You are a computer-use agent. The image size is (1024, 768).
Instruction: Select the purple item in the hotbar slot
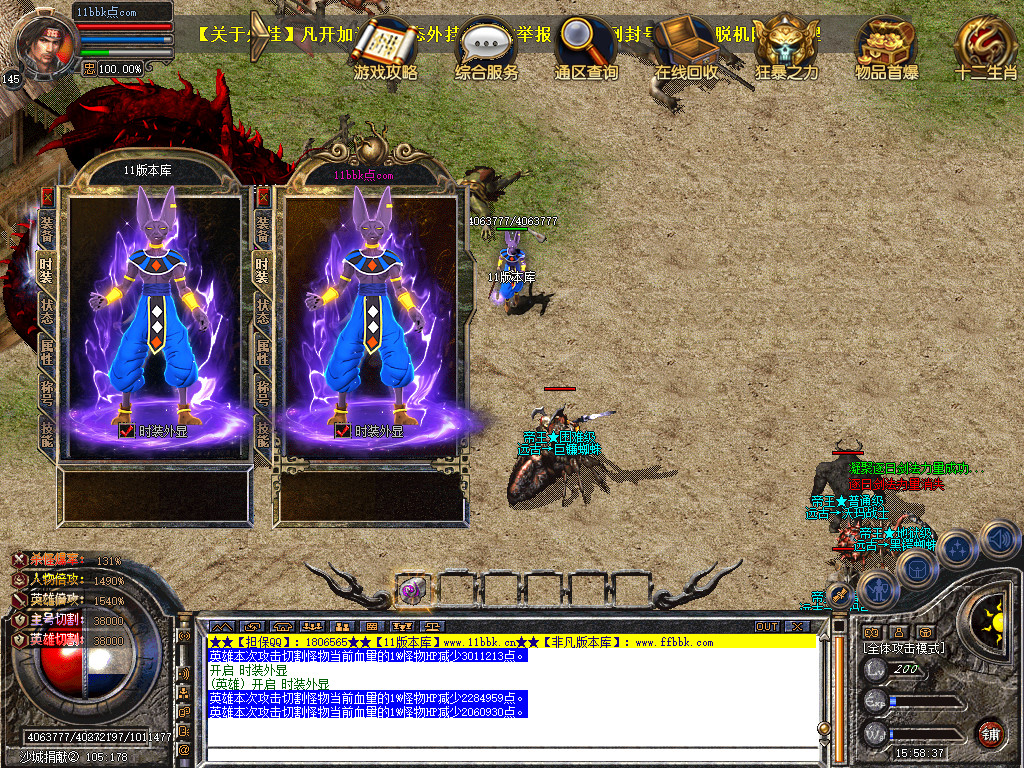[412, 590]
